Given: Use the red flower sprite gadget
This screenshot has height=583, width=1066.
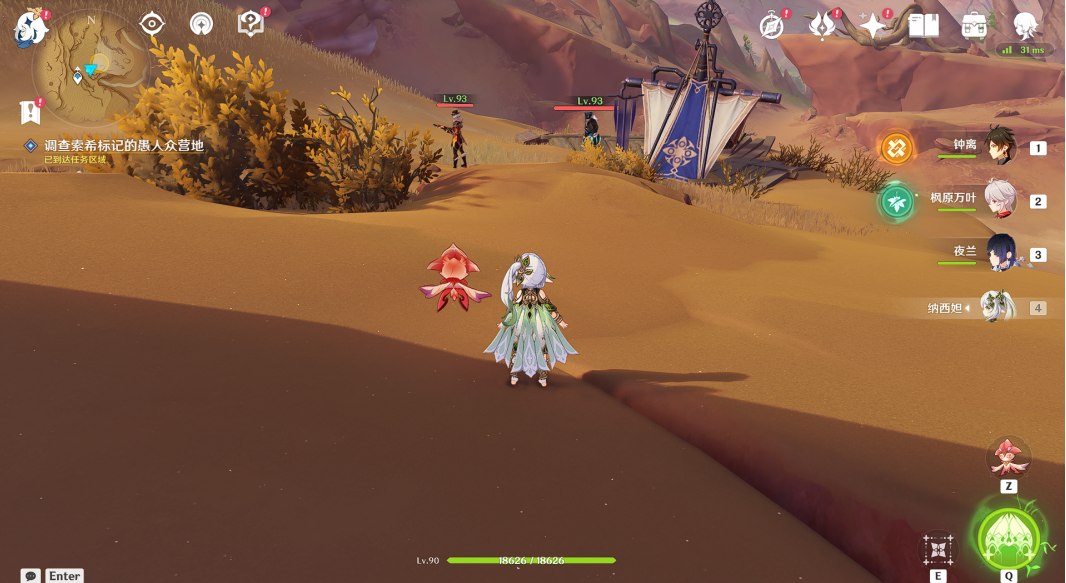Looking at the screenshot, I should [1008, 458].
